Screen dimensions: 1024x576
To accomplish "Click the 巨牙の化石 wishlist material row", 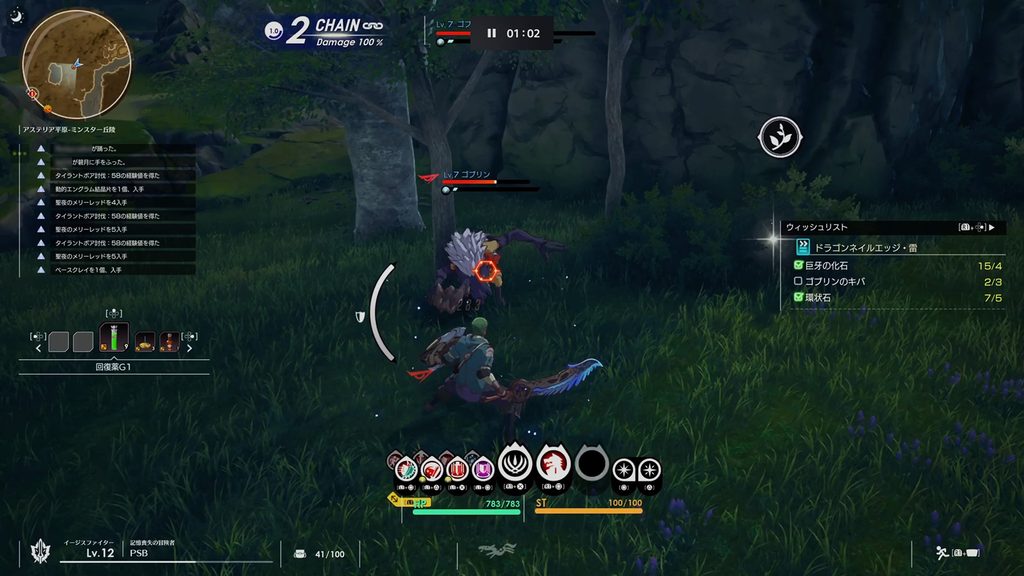I will (x=880, y=265).
